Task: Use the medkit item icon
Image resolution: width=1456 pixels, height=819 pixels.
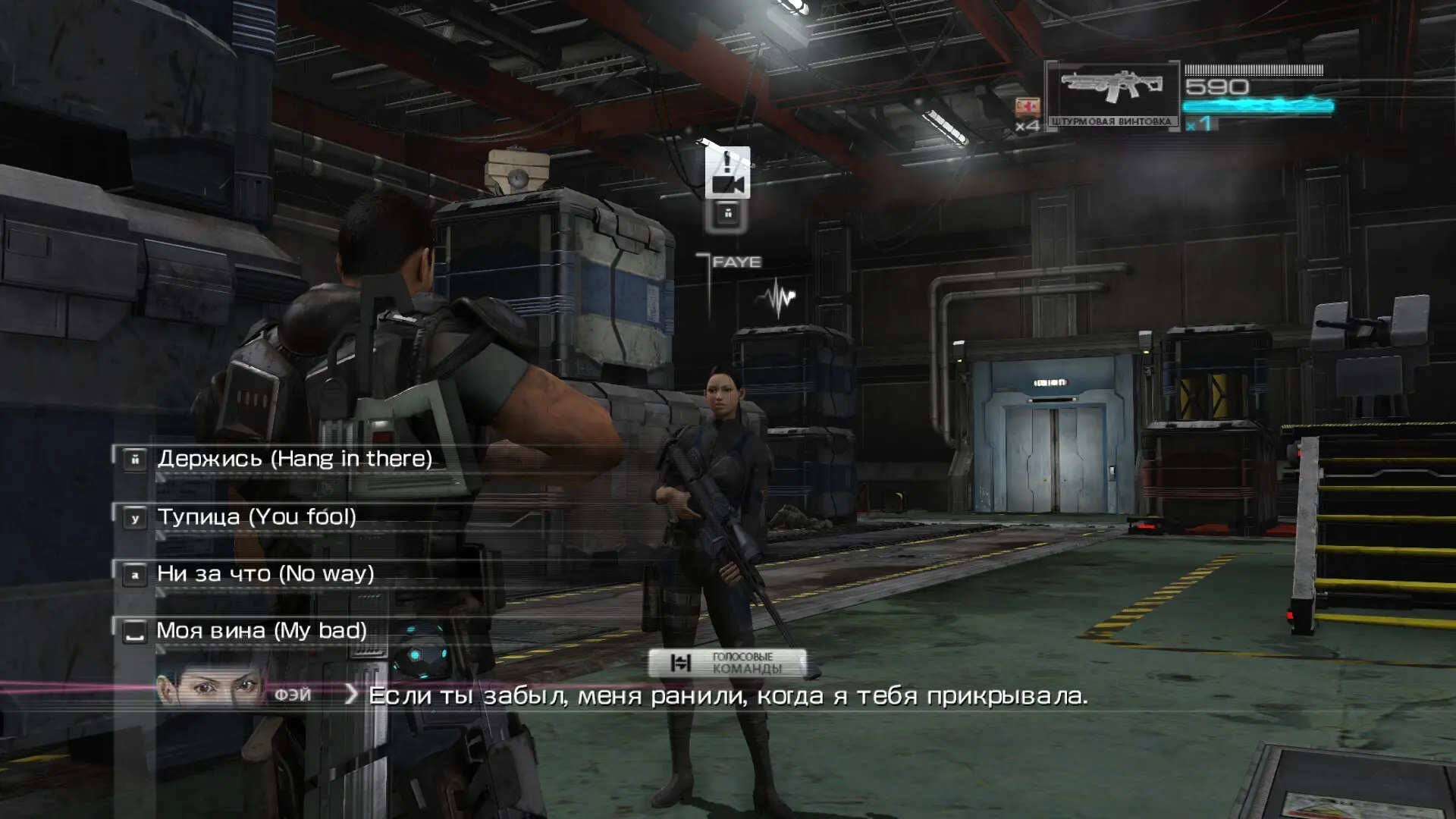Action: click(x=1028, y=107)
